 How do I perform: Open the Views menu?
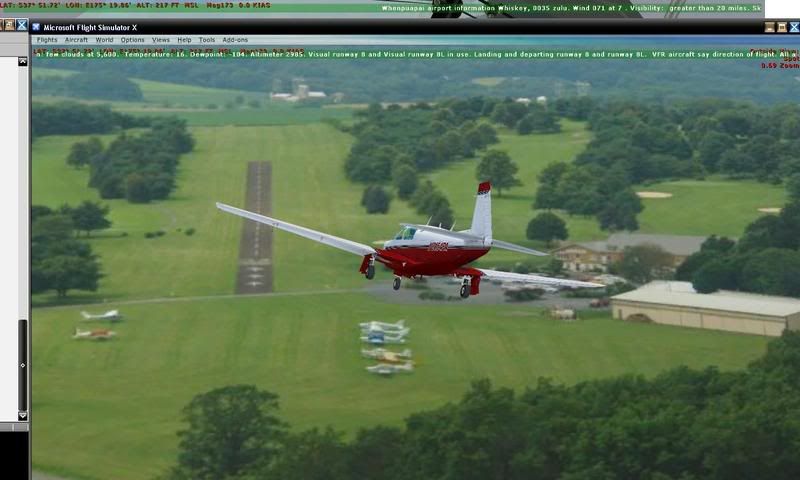(160, 40)
